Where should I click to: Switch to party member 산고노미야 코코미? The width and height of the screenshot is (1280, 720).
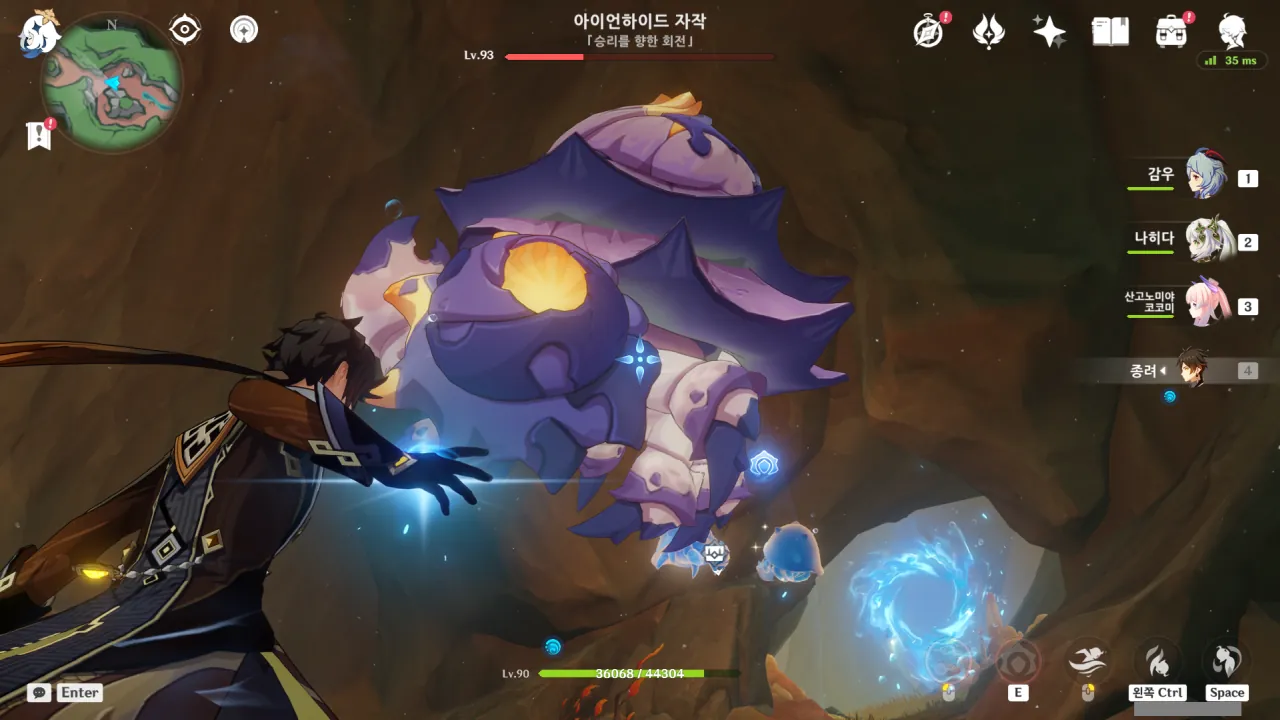pos(1205,304)
